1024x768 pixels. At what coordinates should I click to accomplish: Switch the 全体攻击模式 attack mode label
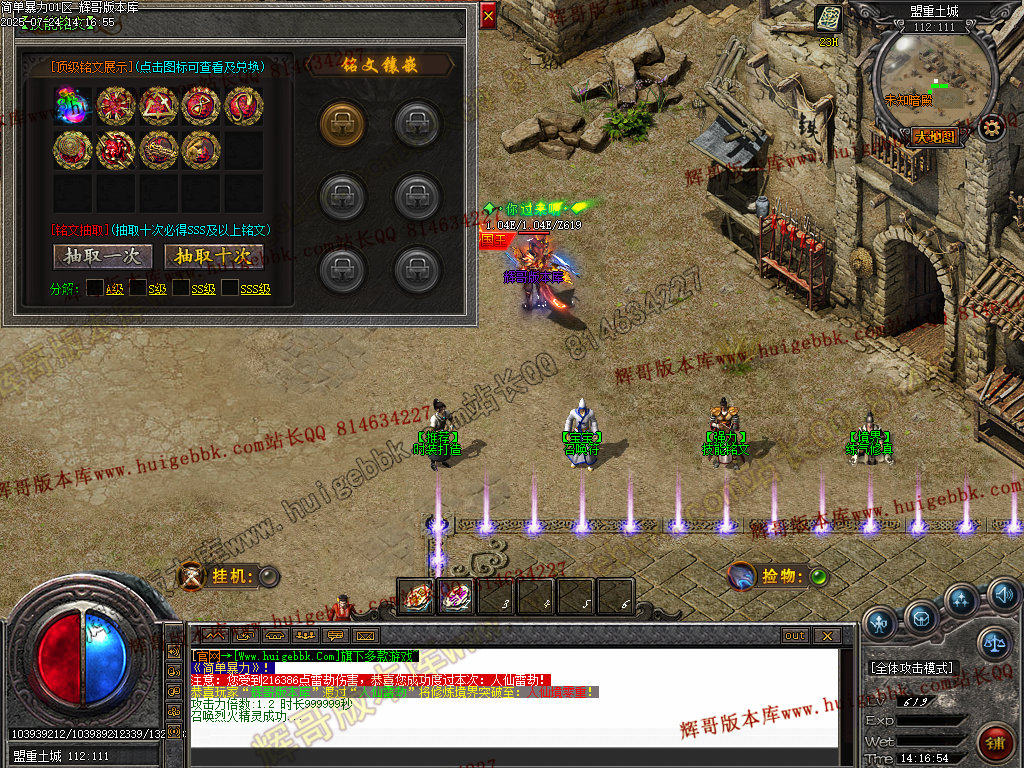(x=912, y=668)
